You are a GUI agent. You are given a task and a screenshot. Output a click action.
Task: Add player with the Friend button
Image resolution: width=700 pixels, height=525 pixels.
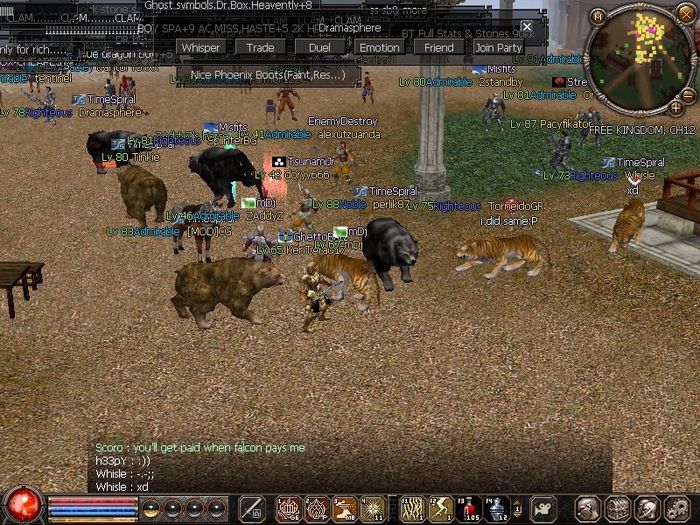(x=438, y=47)
